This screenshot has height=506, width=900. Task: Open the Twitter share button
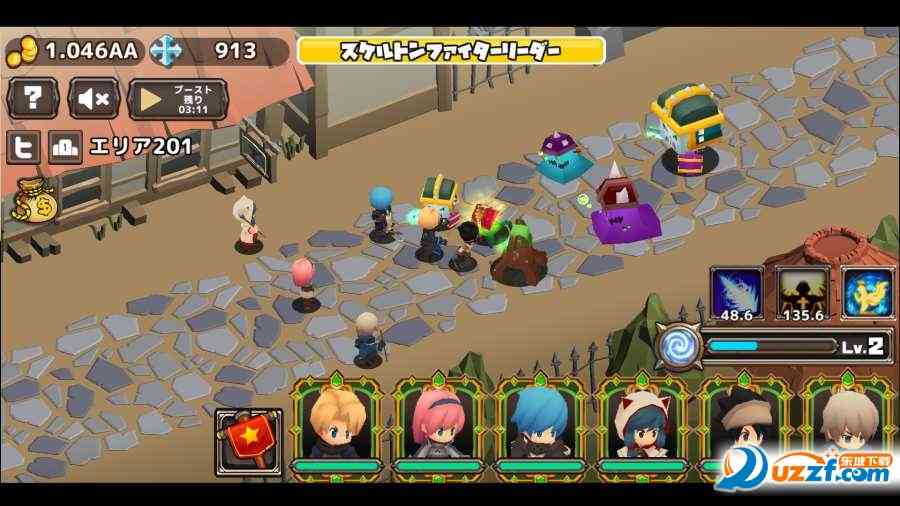pos(24,147)
